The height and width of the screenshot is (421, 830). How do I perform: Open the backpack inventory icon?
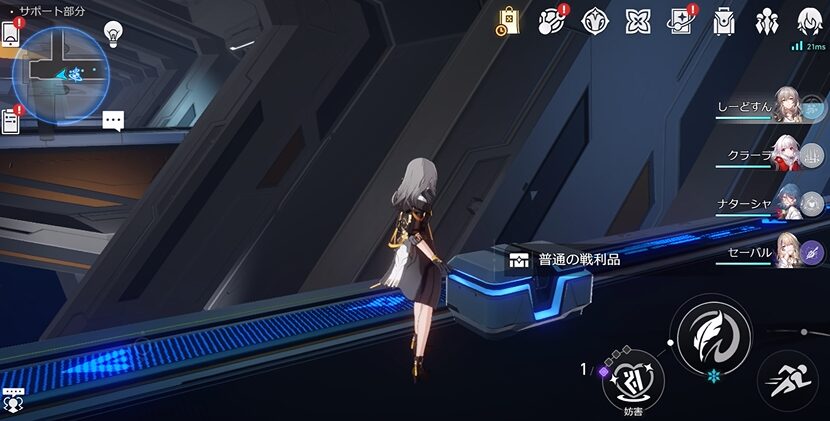point(724,21)
